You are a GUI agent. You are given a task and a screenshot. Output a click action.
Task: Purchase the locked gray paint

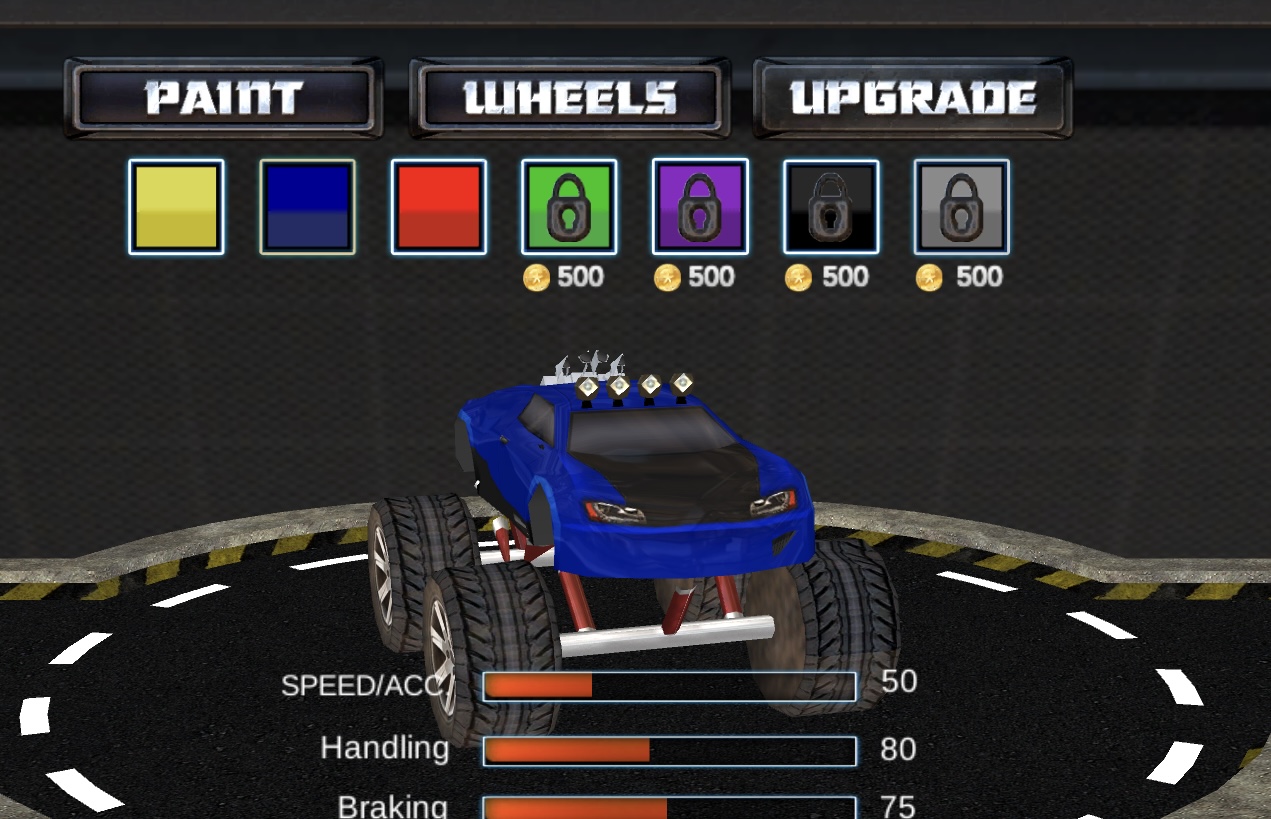pos(961,207)
